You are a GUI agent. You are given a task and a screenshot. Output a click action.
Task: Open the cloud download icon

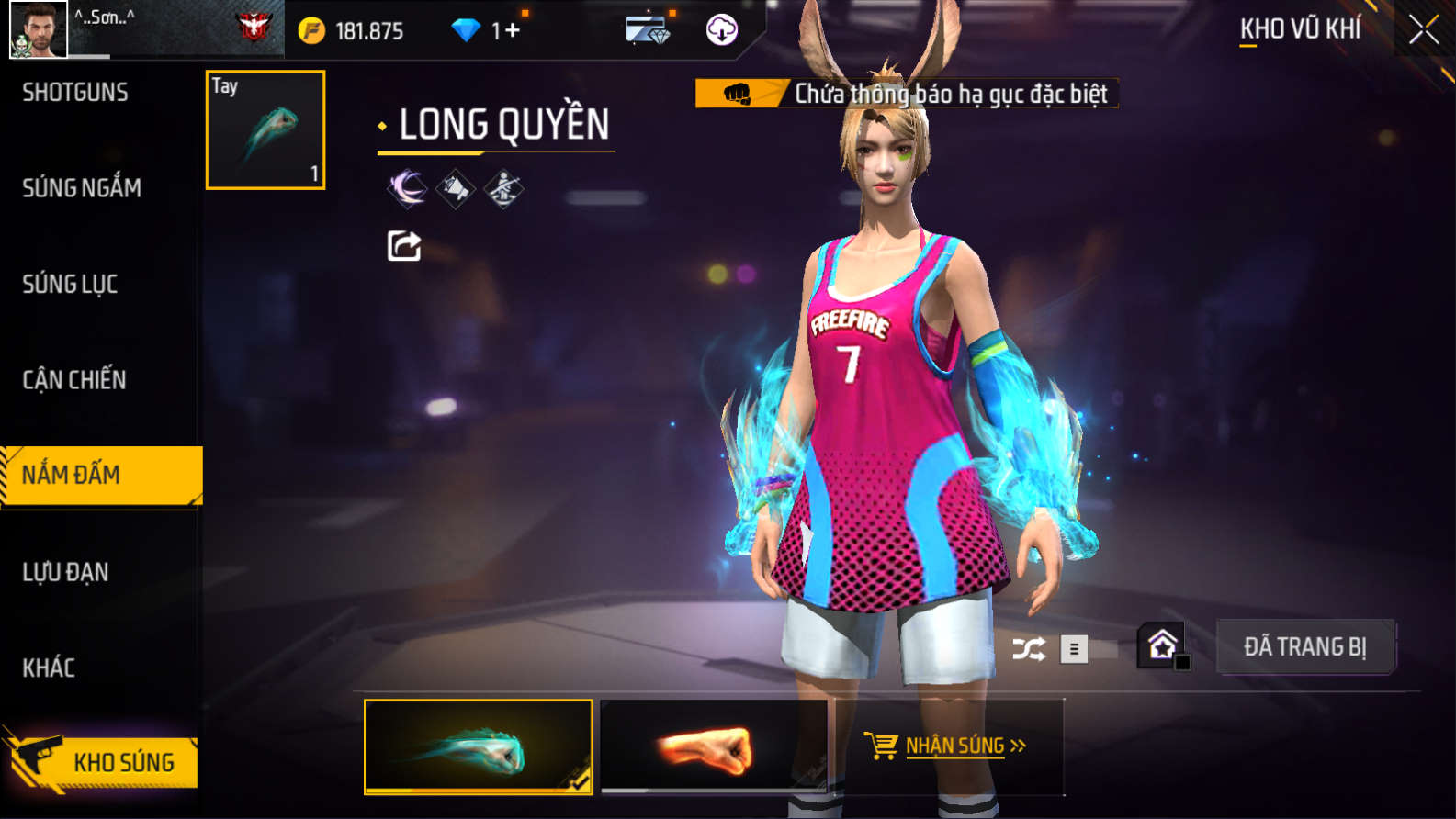[x=721, y=30]
